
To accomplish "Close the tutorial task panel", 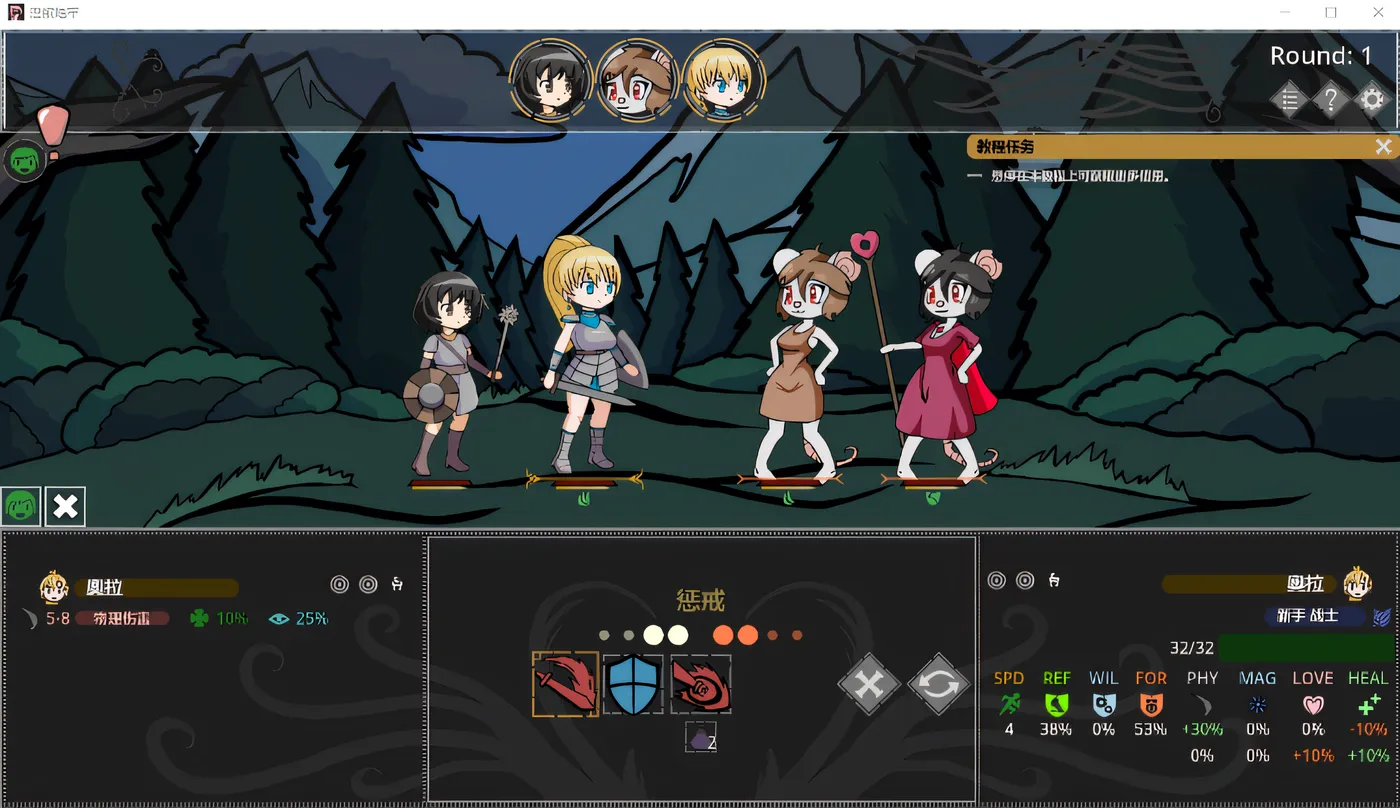I will point(1385,146).
